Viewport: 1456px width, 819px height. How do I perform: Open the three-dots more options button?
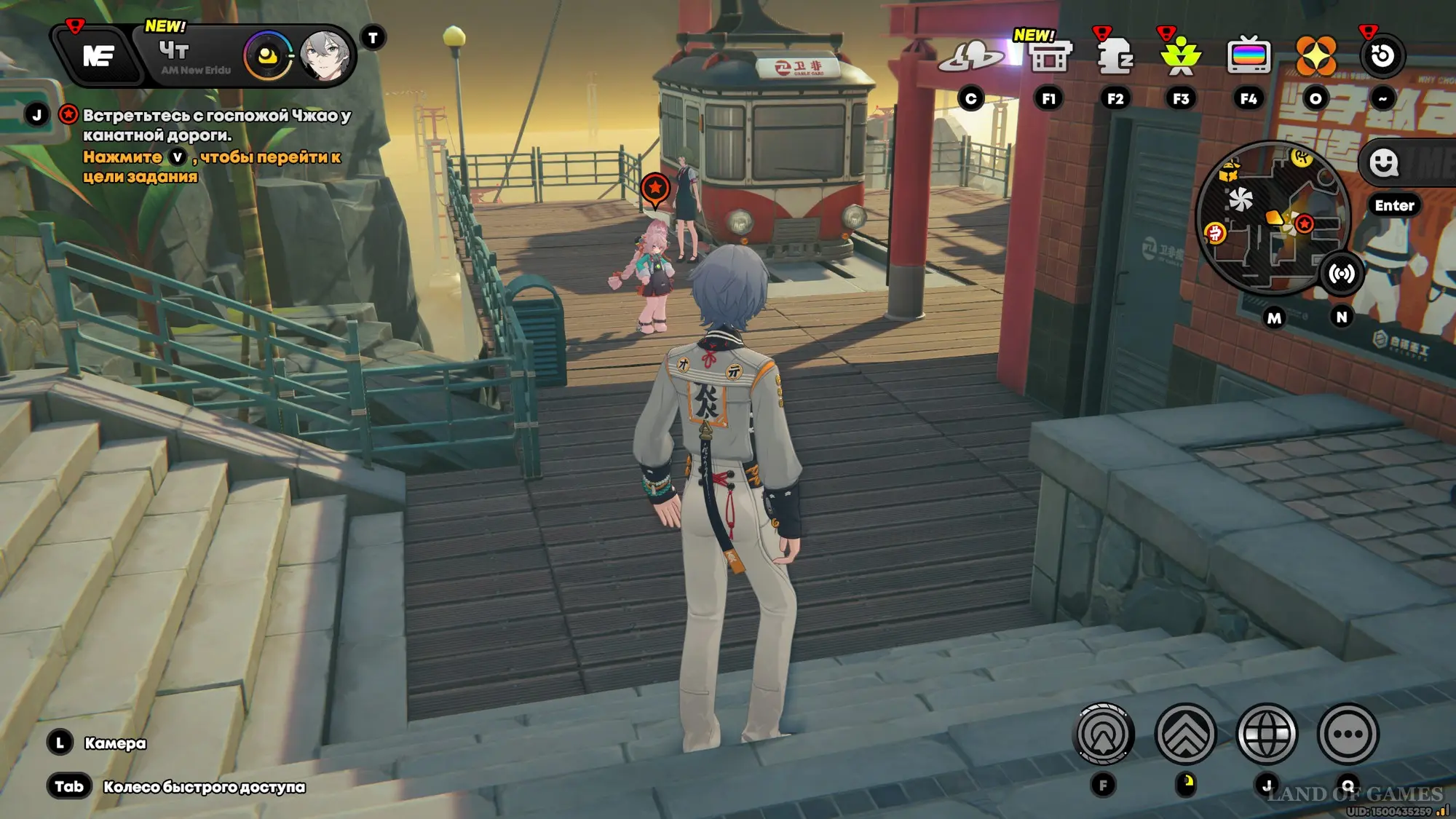pyautogui.click(x=1348, y=734)
